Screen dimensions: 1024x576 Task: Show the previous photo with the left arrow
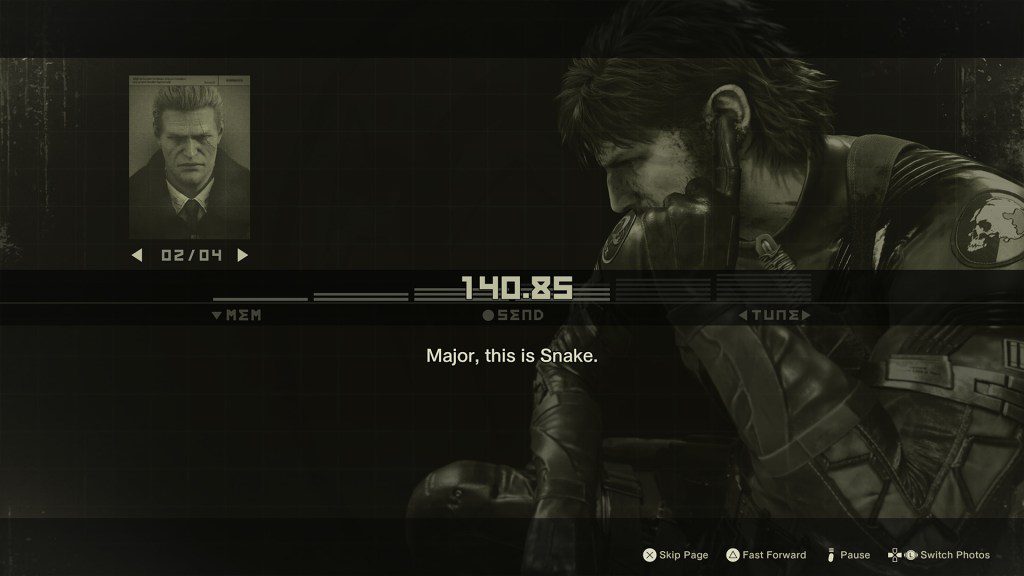point(137,255)
